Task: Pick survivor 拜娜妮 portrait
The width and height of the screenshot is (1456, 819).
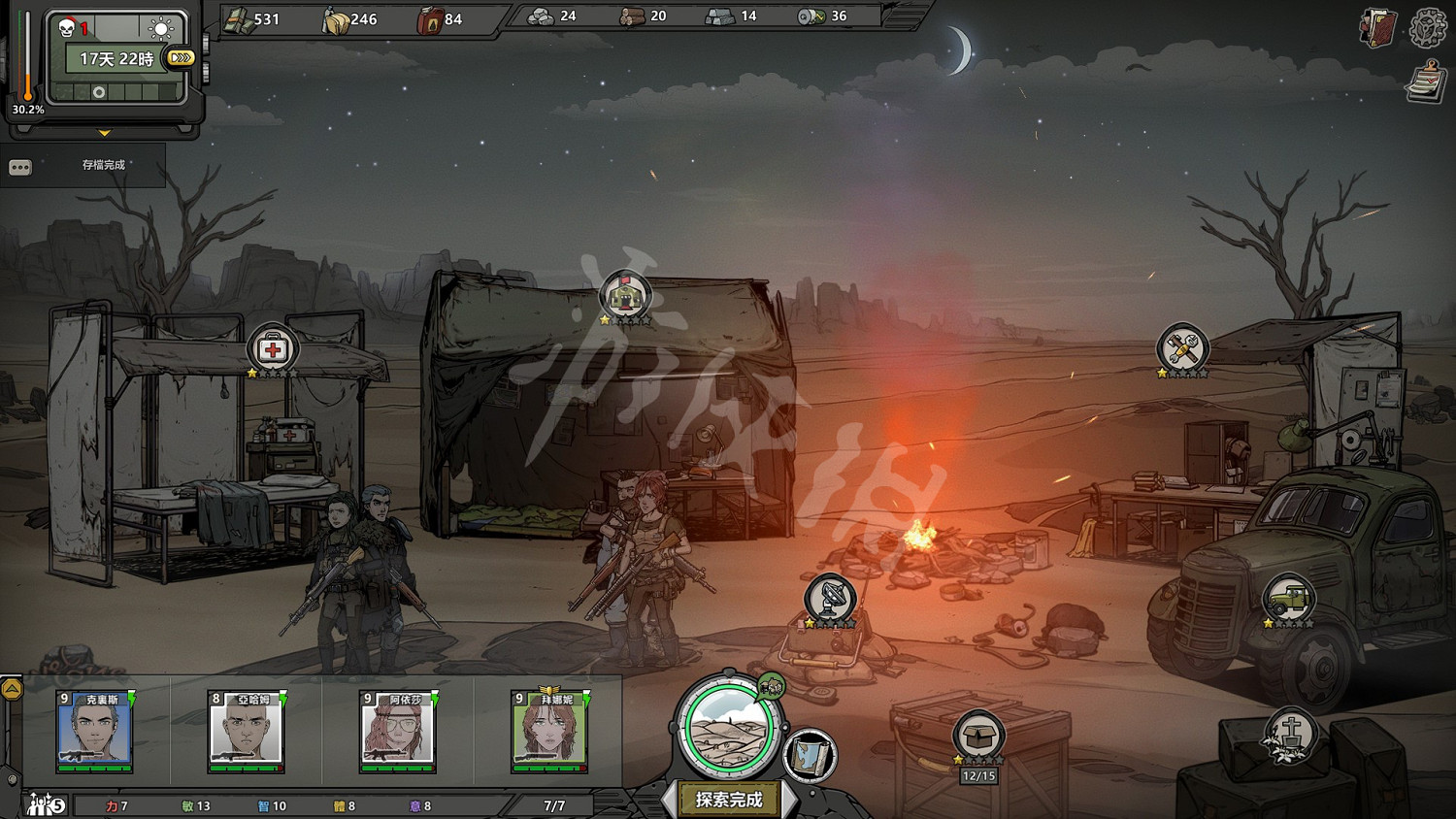Action: pos(548,732)
